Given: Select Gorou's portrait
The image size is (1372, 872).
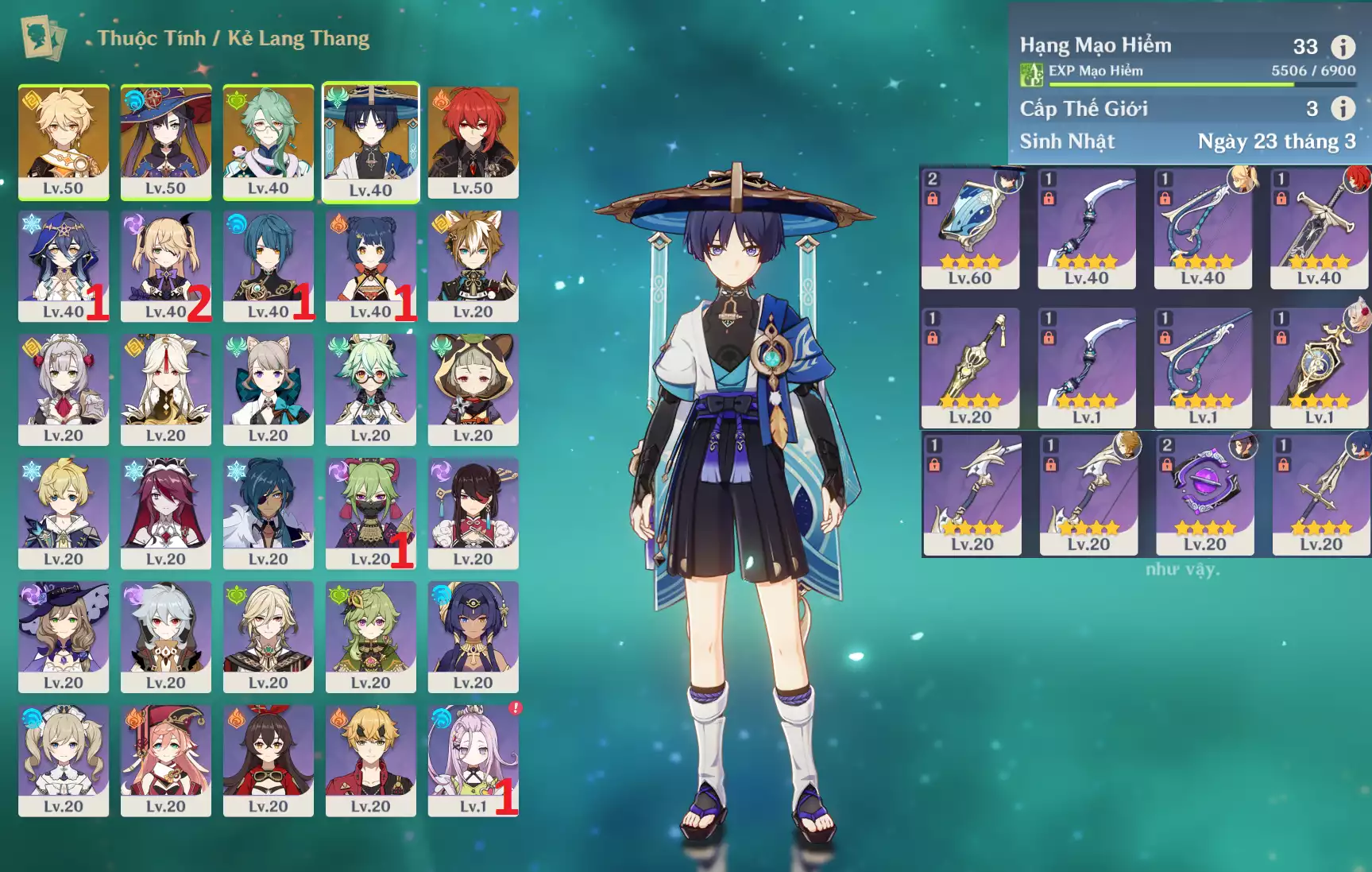Looking at the screenshot, I should coord(473,265).
